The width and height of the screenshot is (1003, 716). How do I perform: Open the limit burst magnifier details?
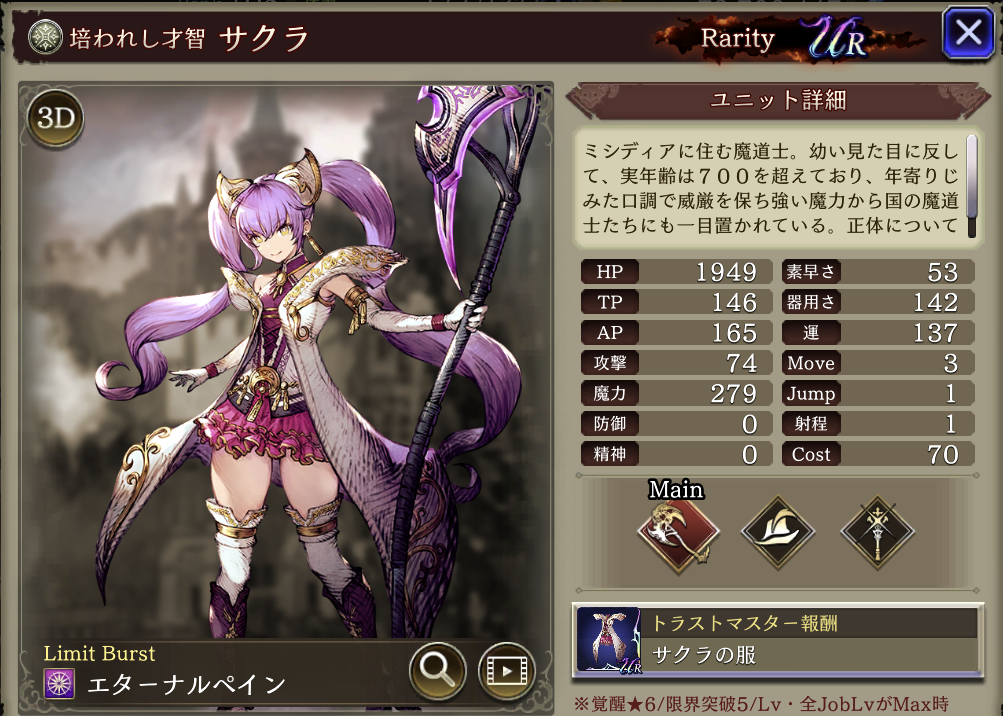(438, 669)
